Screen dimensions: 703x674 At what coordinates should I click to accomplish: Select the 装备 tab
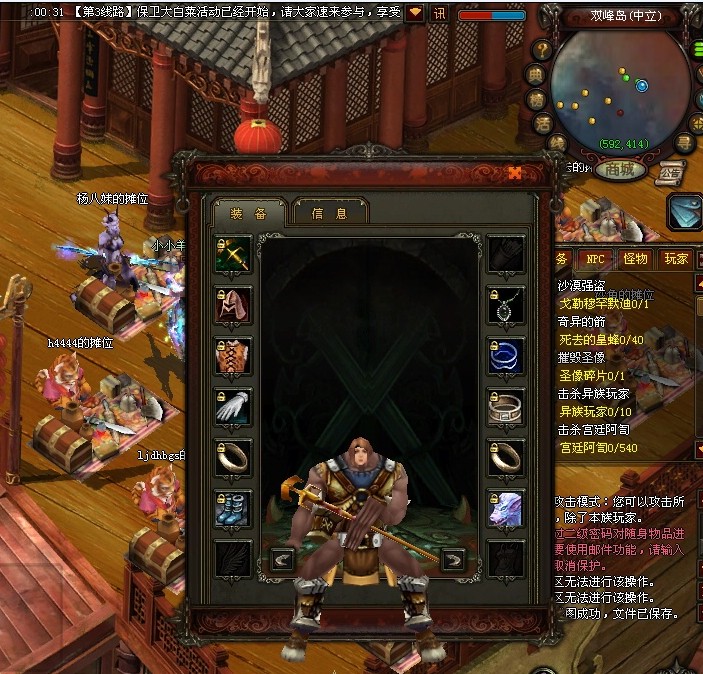click(x=249, y=212)
